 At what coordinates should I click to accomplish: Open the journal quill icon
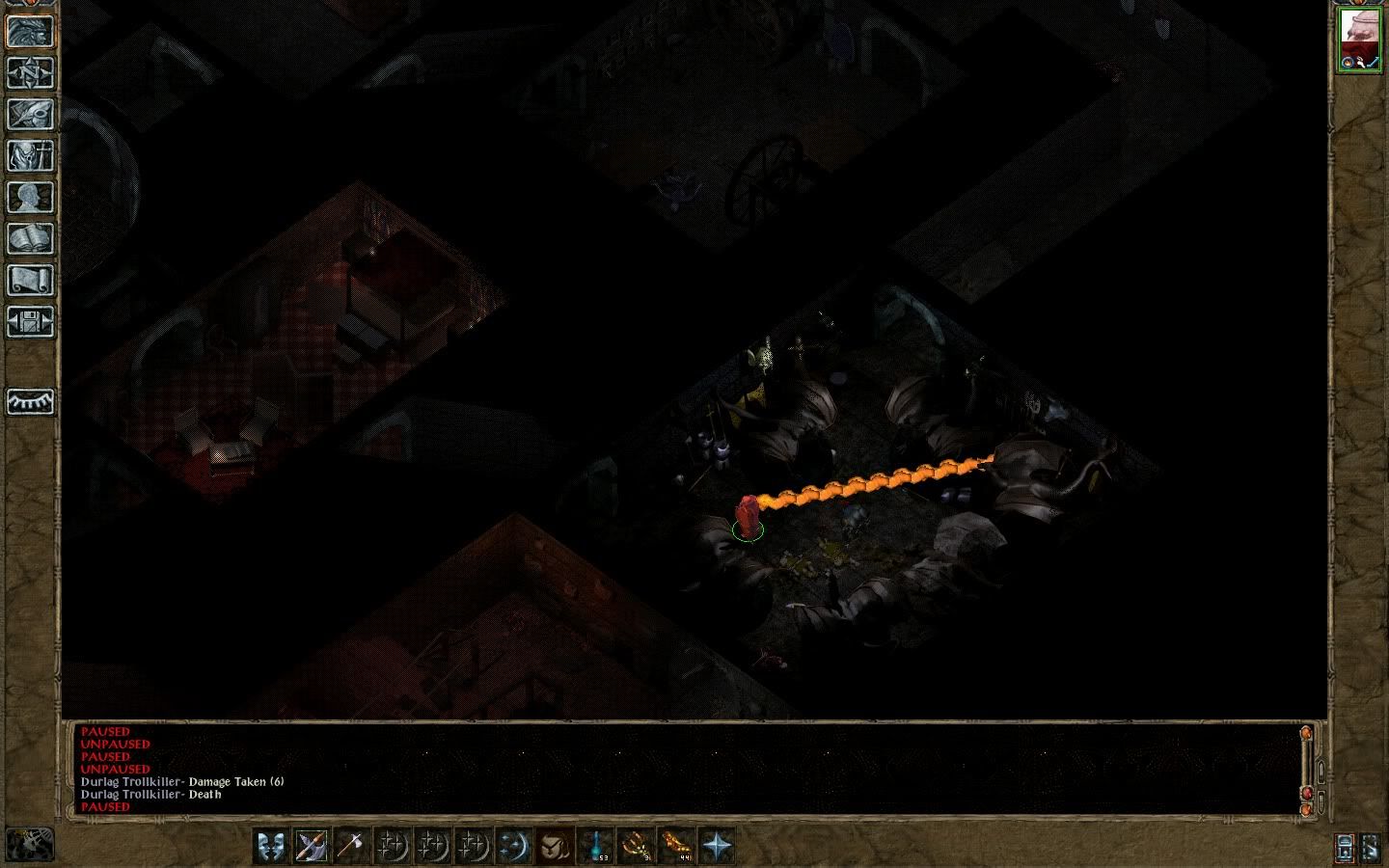[30, 115]
